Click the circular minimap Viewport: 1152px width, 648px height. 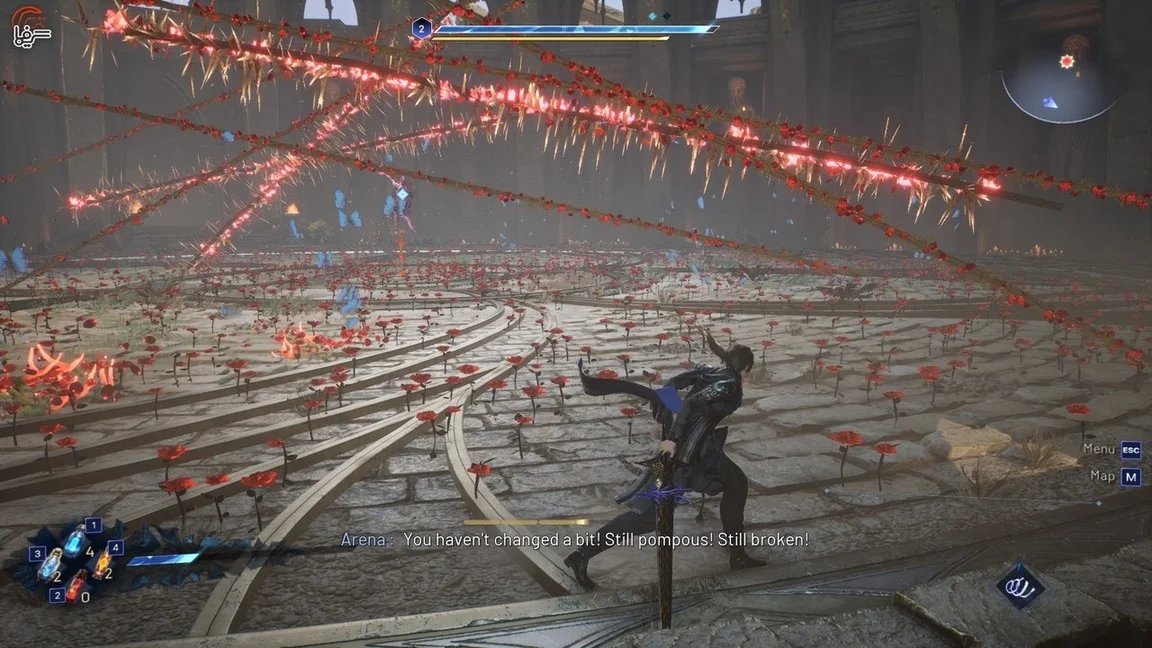click(1060, 80)
